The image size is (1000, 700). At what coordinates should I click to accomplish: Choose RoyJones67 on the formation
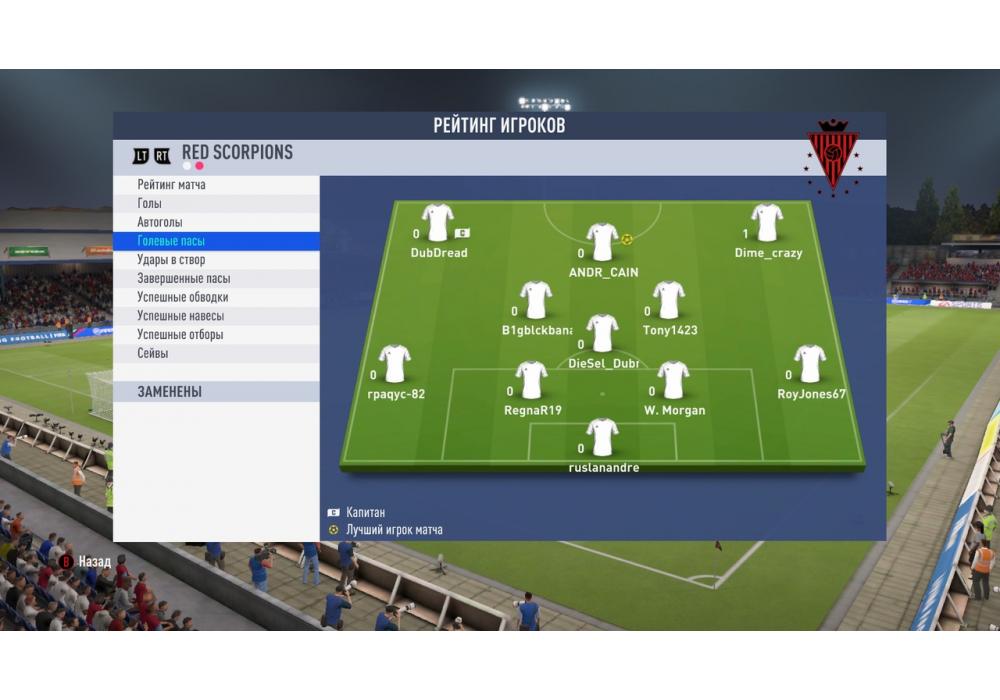pos(810,364)
